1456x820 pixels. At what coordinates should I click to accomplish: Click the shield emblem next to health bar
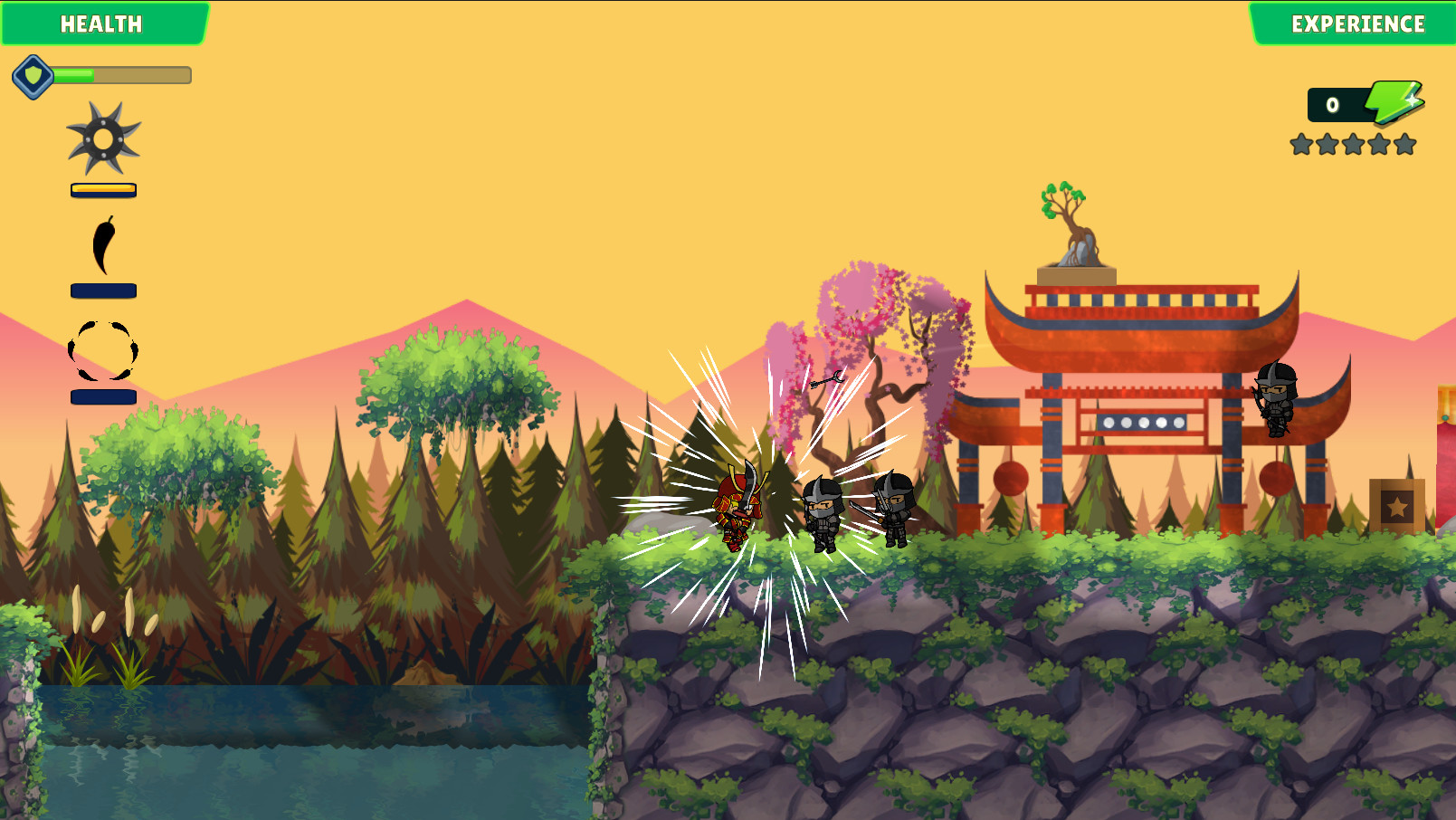33,75
